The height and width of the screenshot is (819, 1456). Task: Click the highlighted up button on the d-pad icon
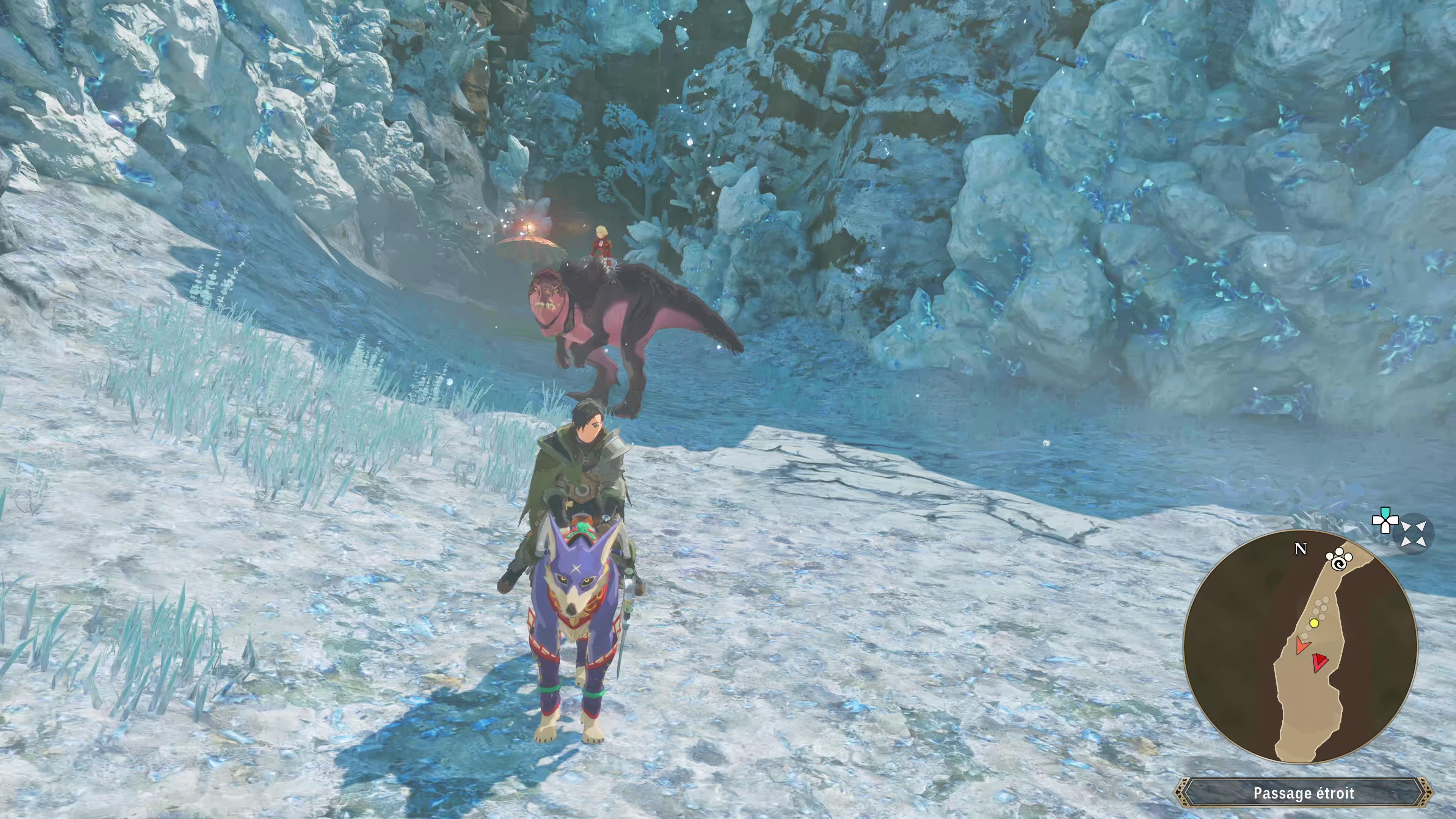(x=1385, y=513)
